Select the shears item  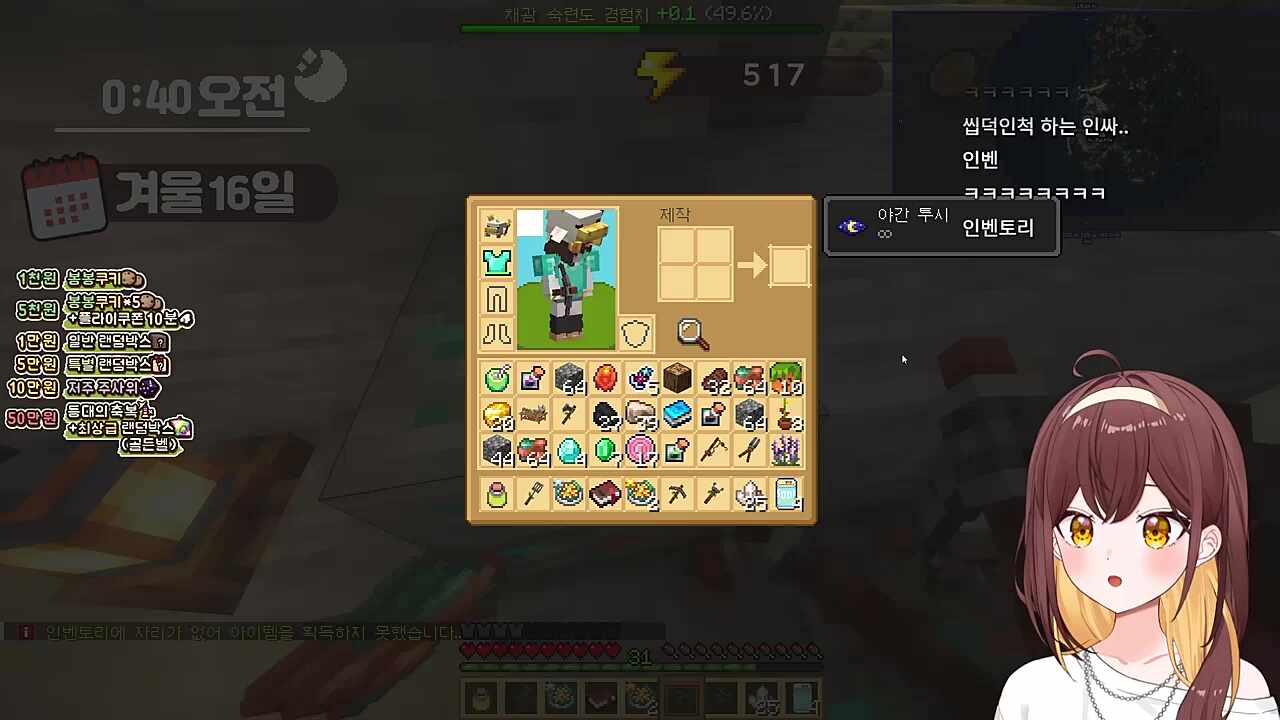(750, 452)
